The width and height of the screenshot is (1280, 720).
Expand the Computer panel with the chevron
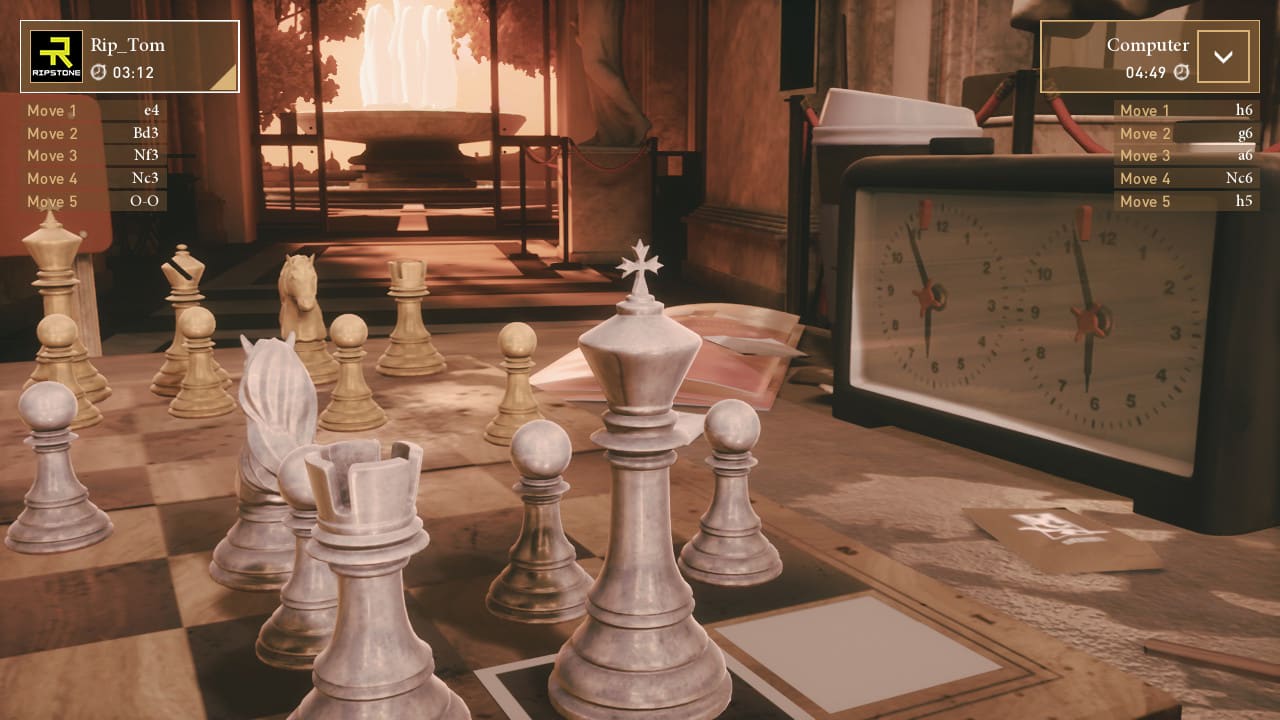point(1222,55)
